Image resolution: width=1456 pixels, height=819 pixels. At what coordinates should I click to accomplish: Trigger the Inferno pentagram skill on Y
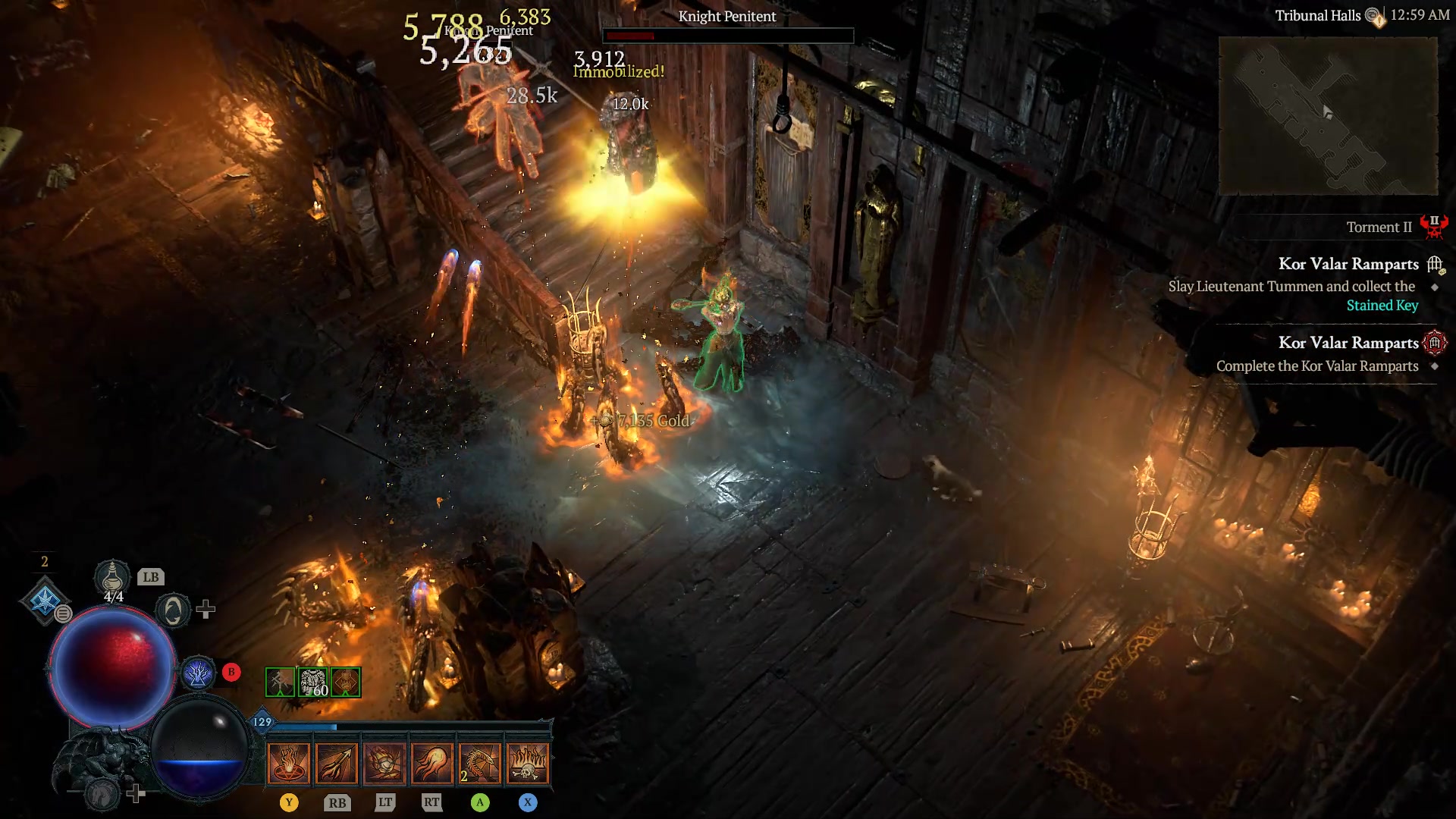click(x=288, y=764)
